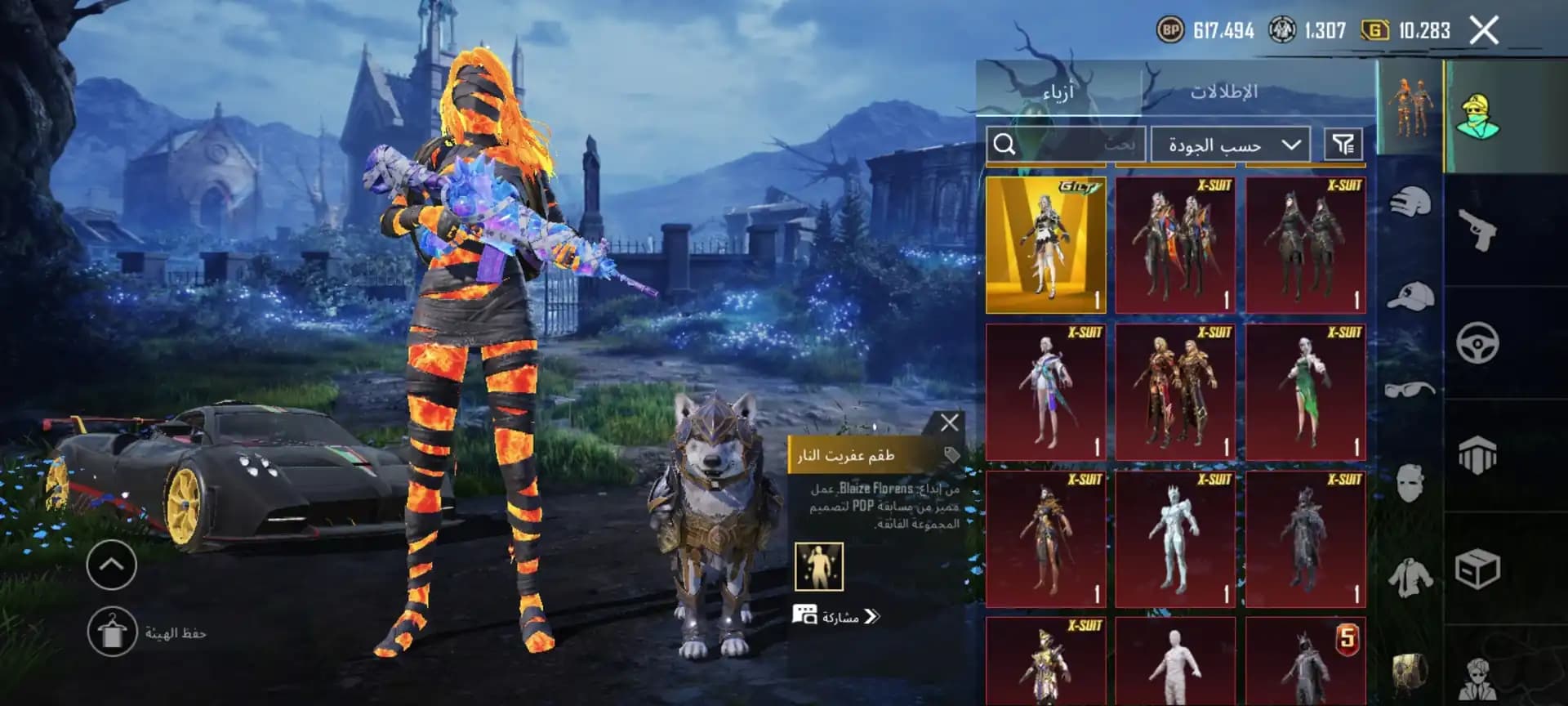Open the search magnifier in the outfits panel
The height and width of the screenshot is (706, 1568).
(x=1006, y=144)
